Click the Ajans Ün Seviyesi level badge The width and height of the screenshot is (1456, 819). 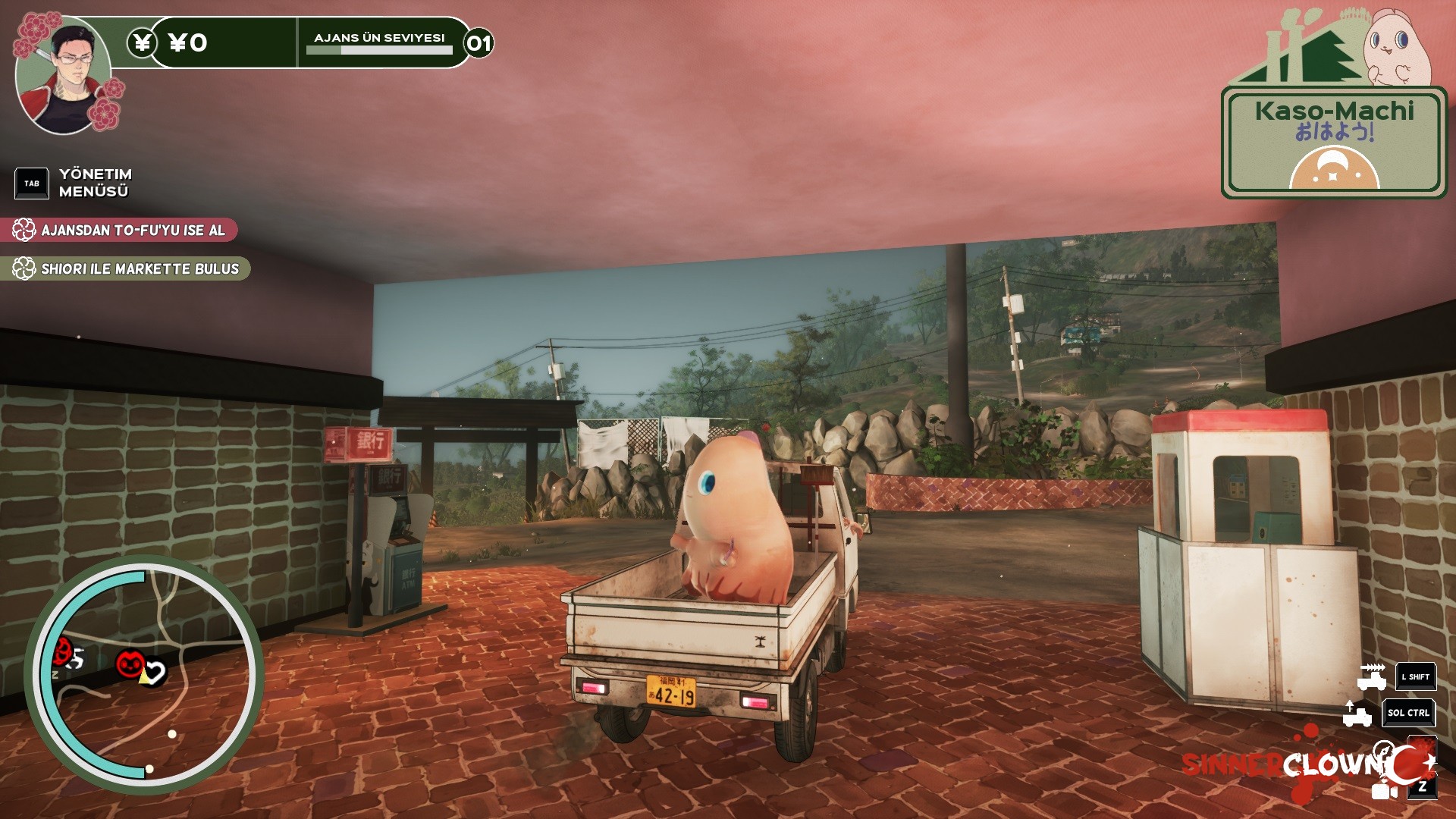pos(479,43)
